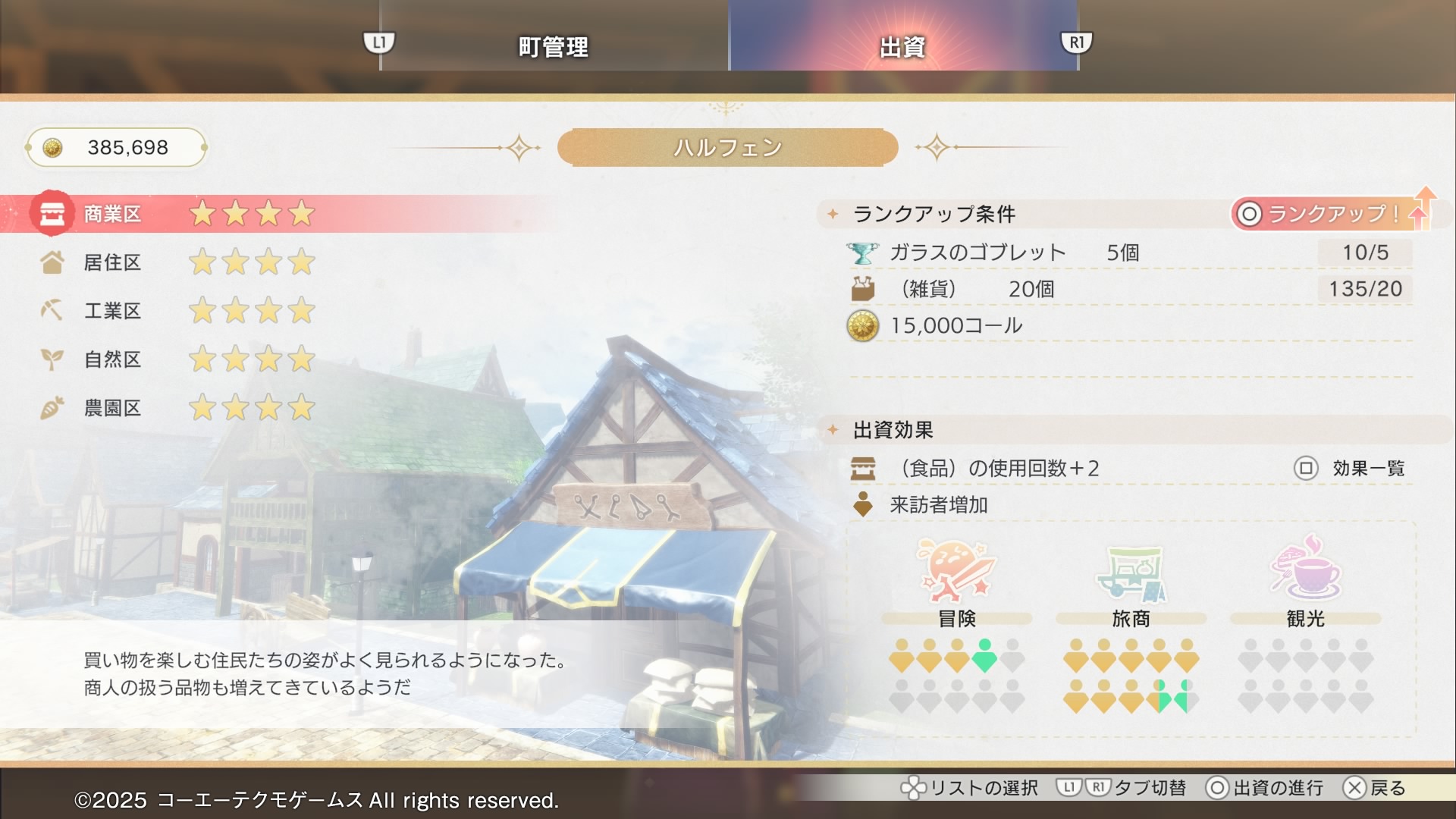Select the 出資 tab
The image size is (1456, 819).
(x=902, y=46)
